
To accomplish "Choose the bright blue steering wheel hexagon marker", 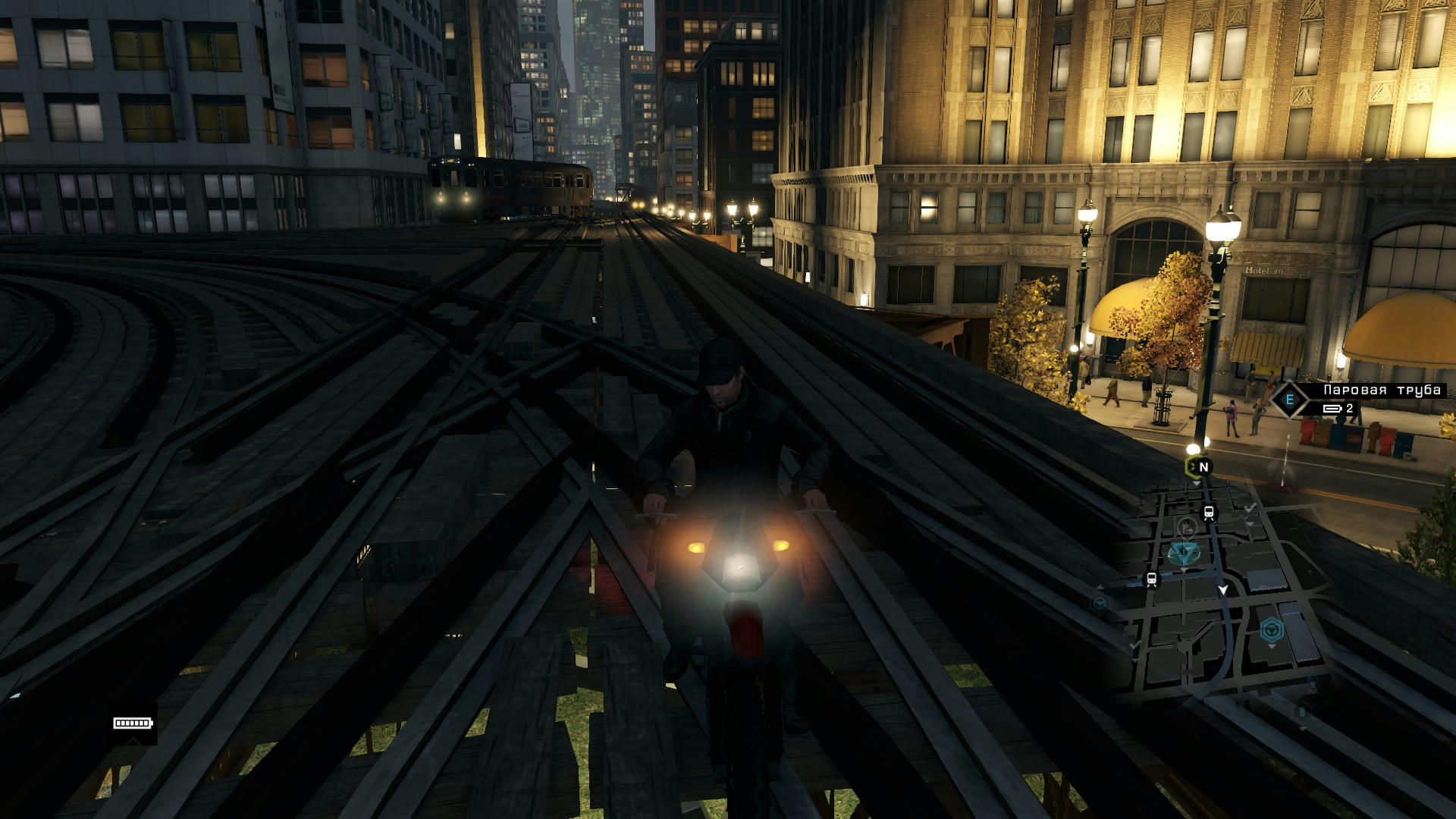I will (1271, 629).
